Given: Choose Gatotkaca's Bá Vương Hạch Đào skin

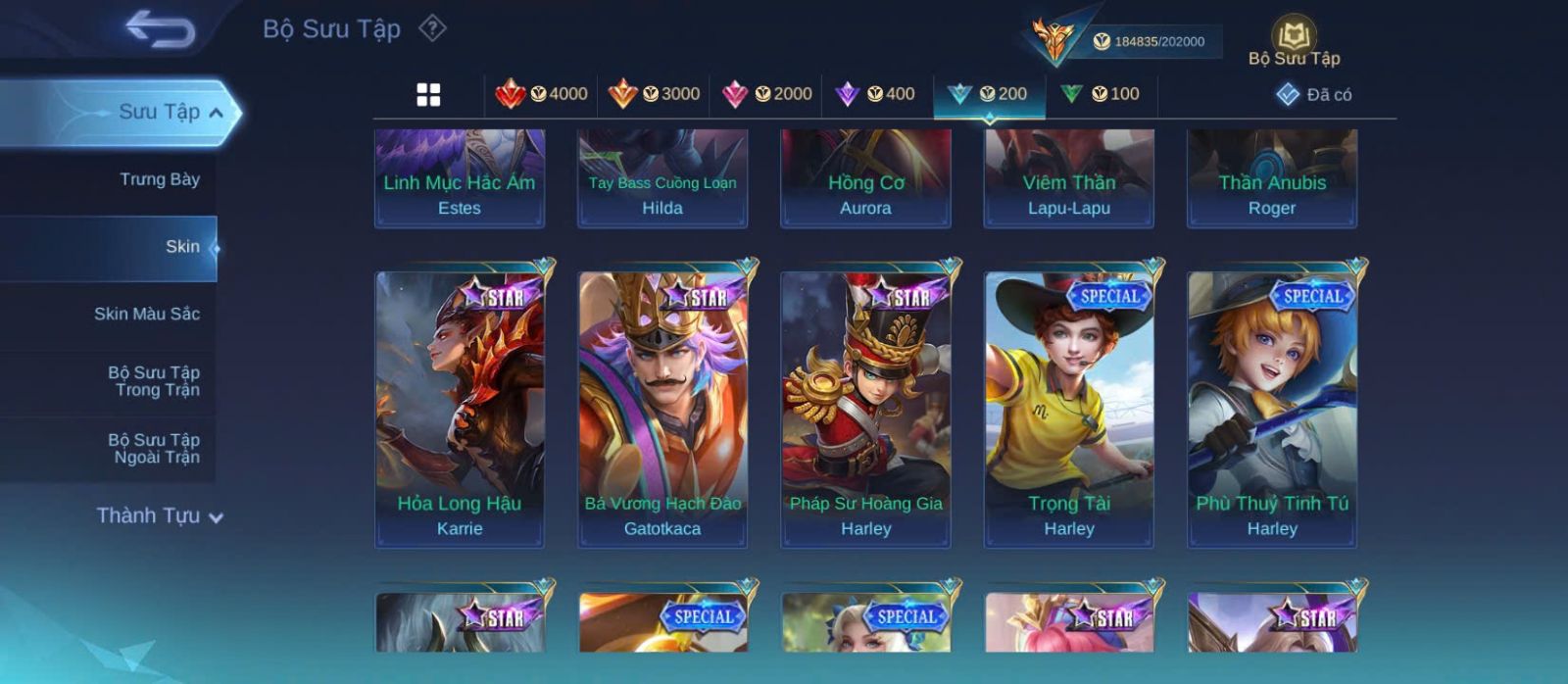Looking at the screenshot, I should point(662,408).
